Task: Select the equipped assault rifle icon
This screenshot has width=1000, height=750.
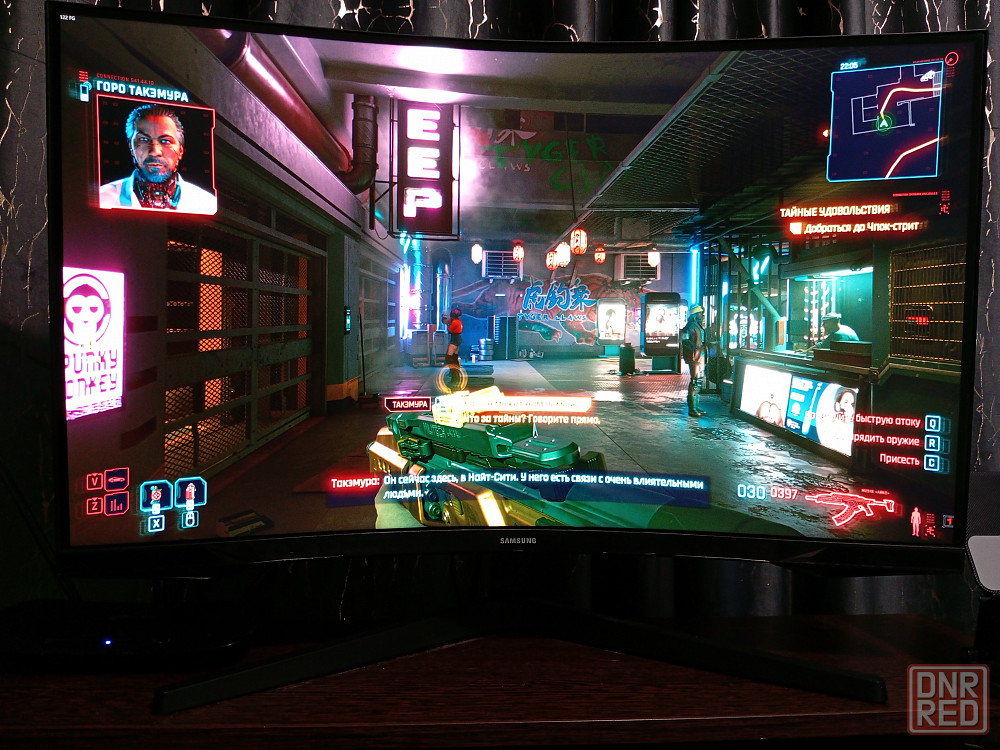Action: [849, 505]
